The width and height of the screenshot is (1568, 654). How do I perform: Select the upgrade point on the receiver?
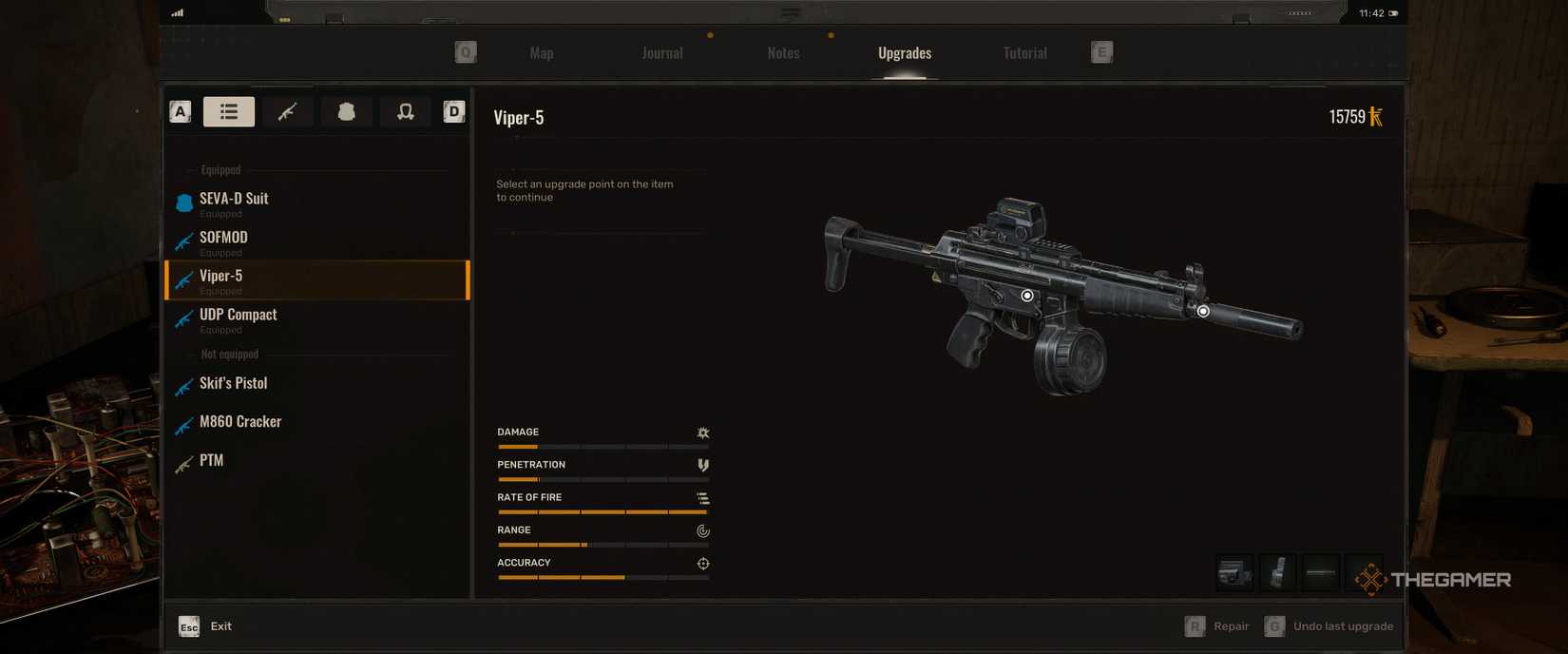coord(1027,296)
